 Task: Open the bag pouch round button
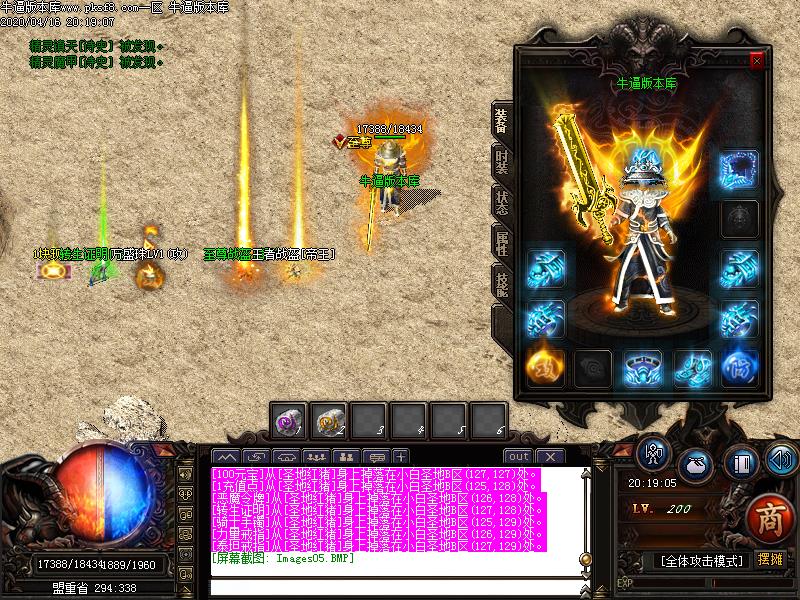(696, 465)
